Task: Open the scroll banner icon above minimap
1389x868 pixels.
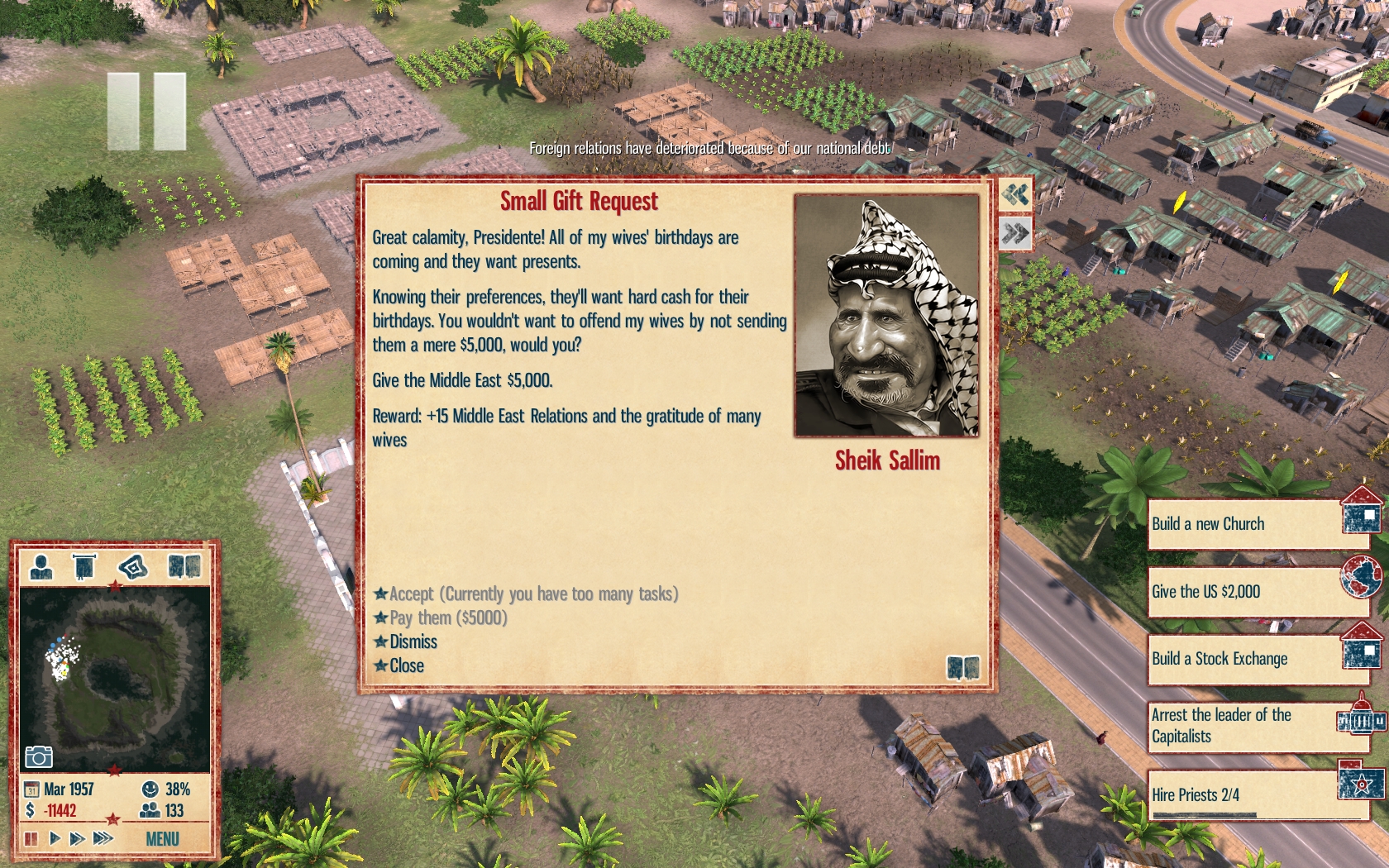Action: point(84,567)
